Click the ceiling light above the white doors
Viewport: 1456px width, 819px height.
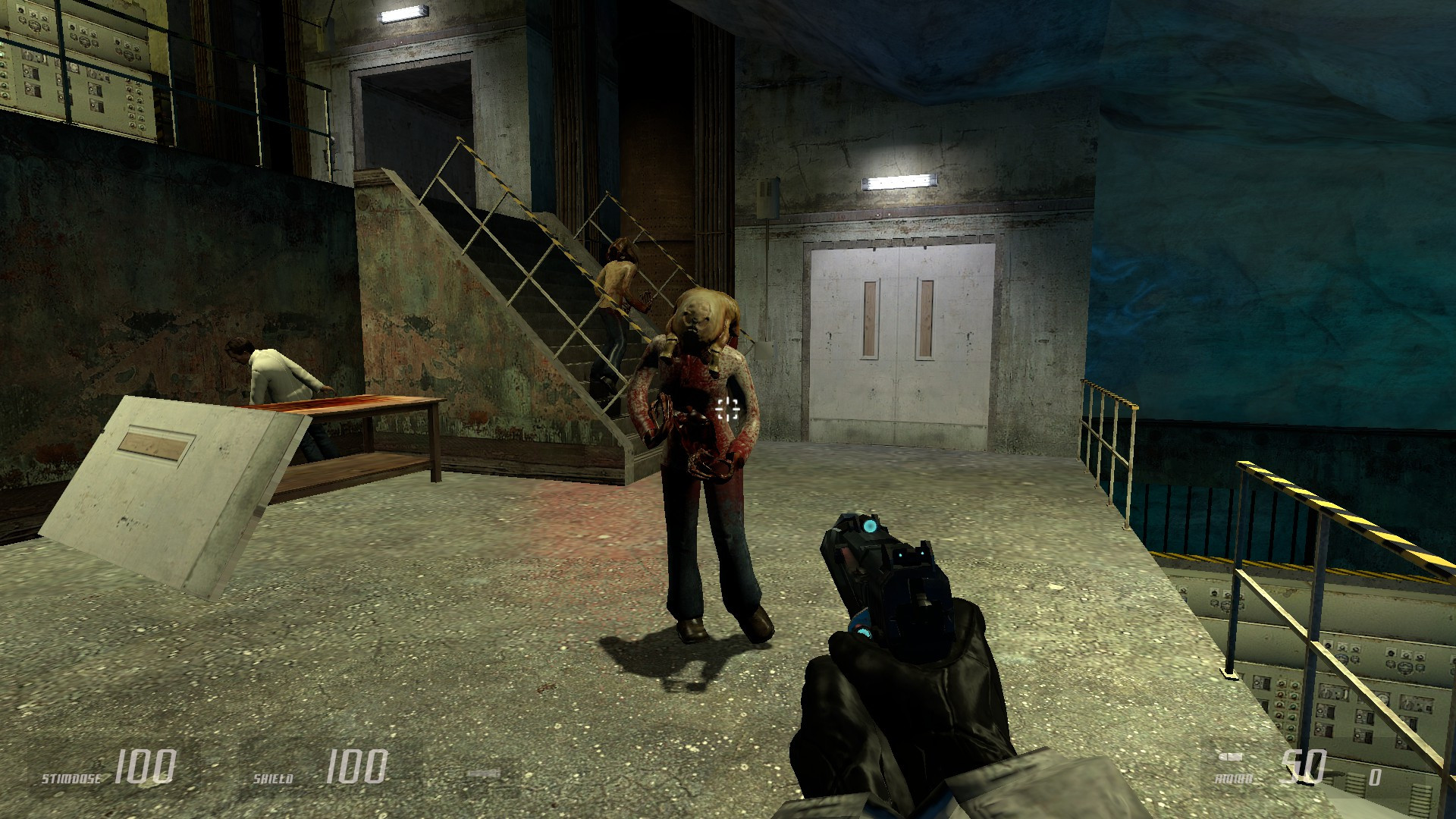899,180
